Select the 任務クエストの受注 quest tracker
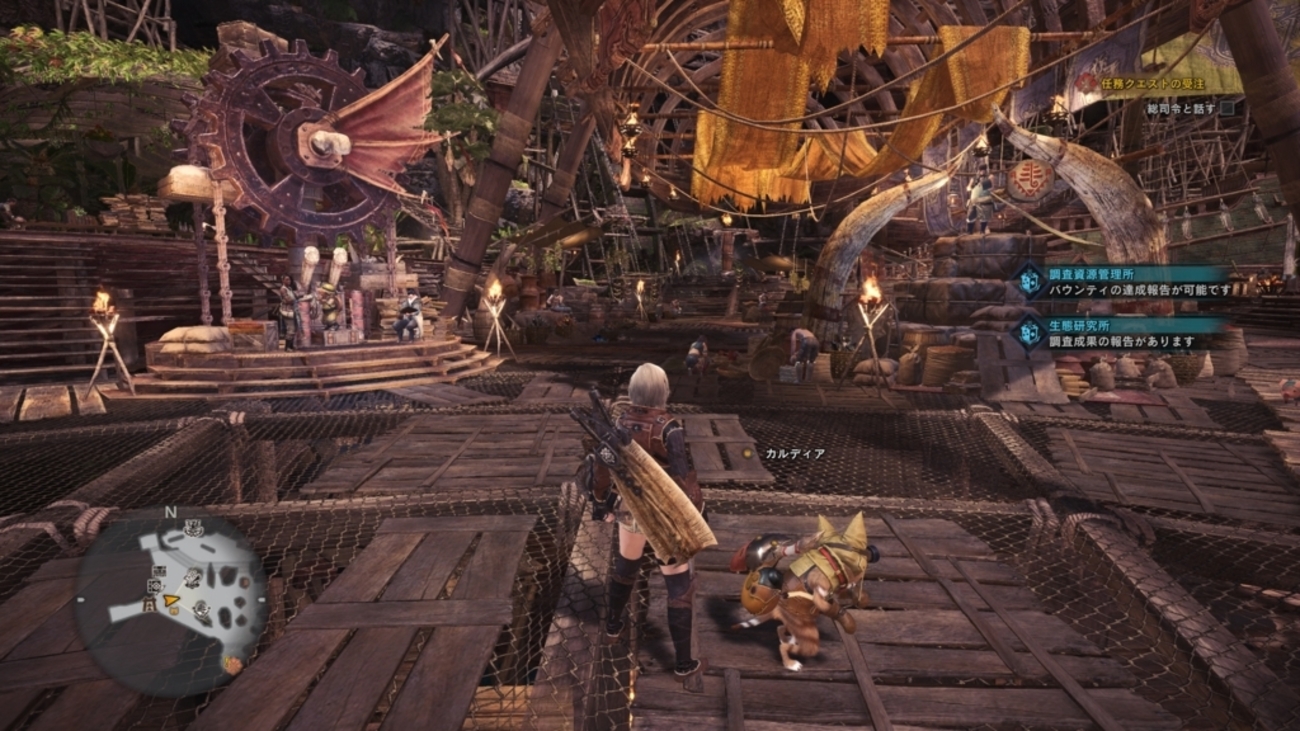 [1154, 84]
